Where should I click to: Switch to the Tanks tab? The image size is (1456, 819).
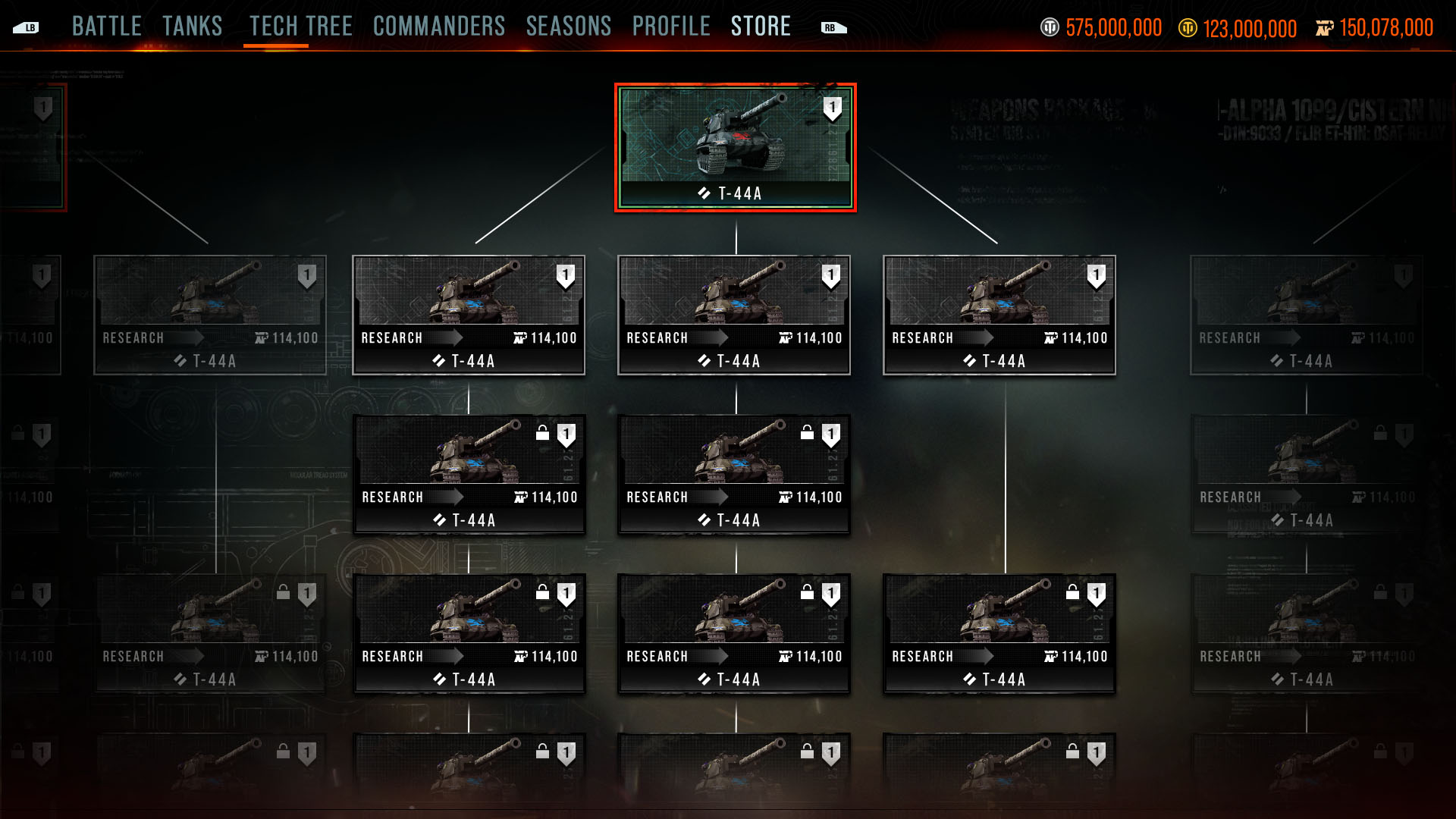[193, 27]
